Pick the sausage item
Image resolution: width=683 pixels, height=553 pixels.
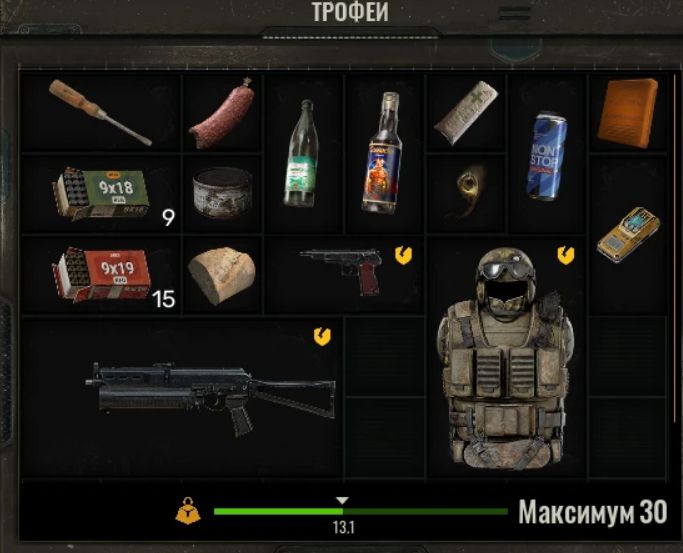221,113
